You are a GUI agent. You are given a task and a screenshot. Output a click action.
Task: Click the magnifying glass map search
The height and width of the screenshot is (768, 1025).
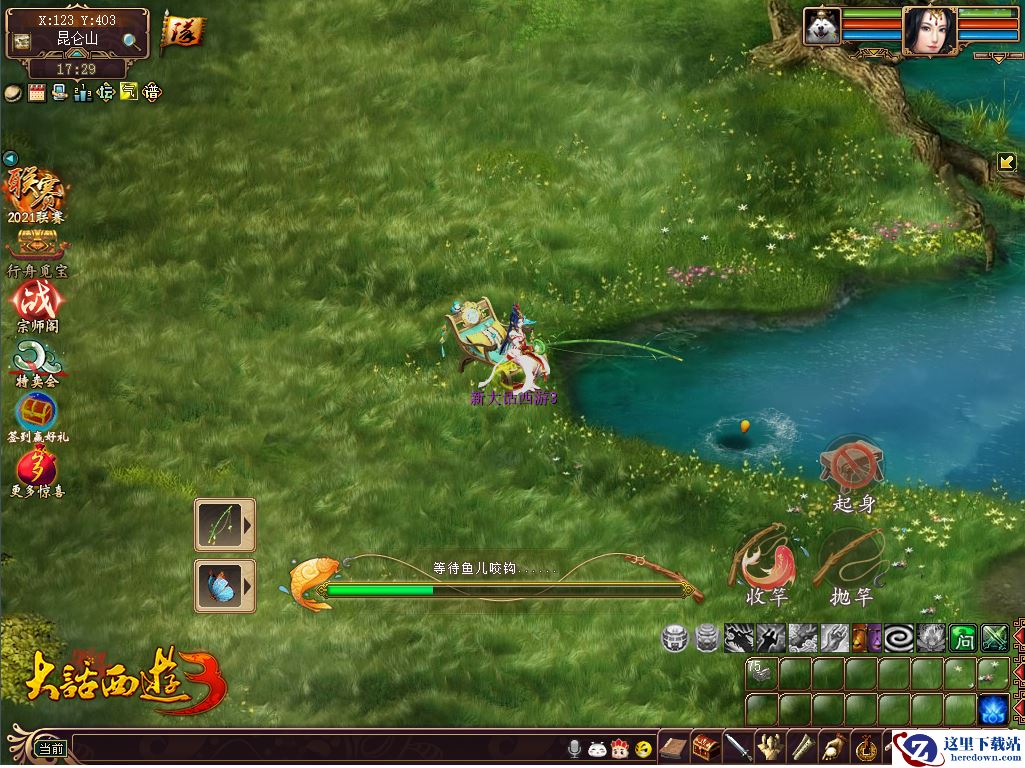pyautogui.click(x=131, y=41)
